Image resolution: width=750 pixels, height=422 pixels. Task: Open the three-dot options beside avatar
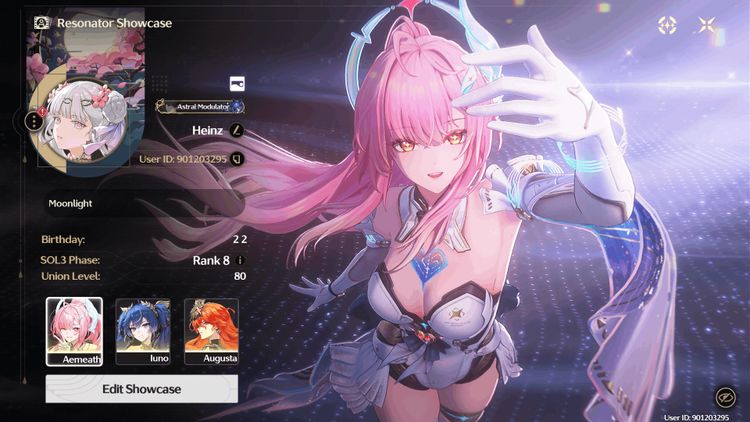pos(34,121)
